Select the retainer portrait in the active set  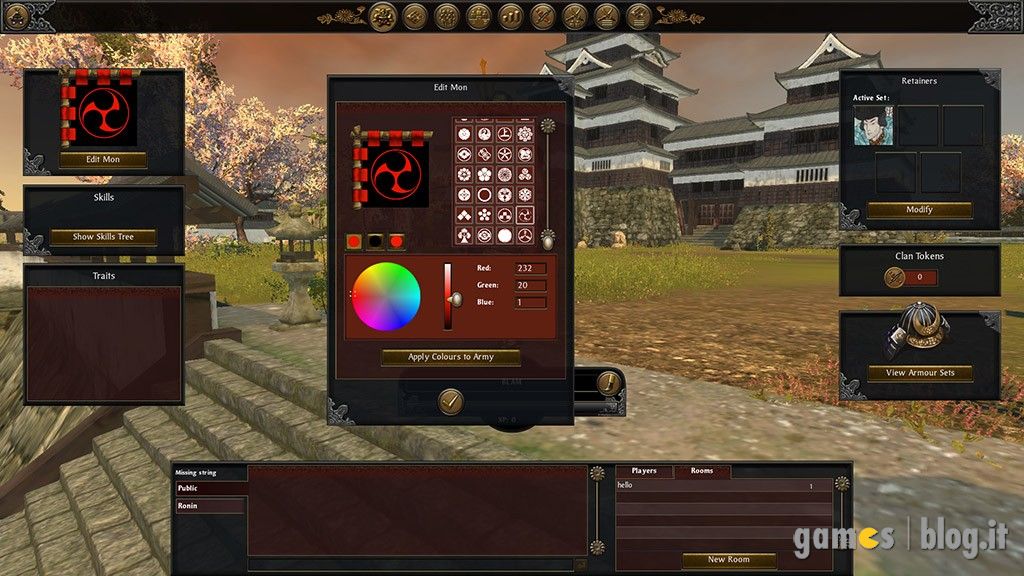[x=873, y=126]
